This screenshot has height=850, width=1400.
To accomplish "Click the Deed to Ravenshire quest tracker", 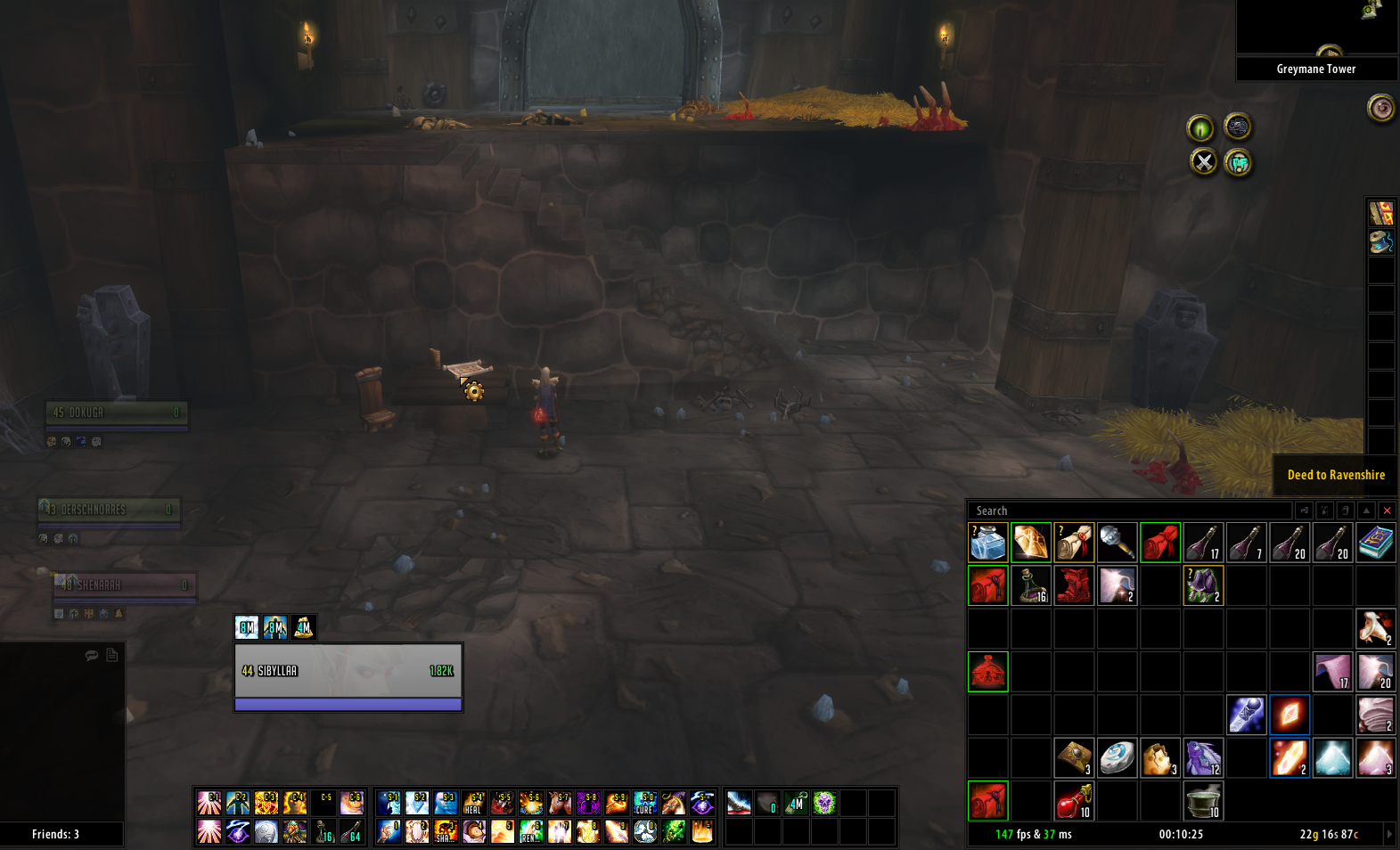I will 1335,475.
